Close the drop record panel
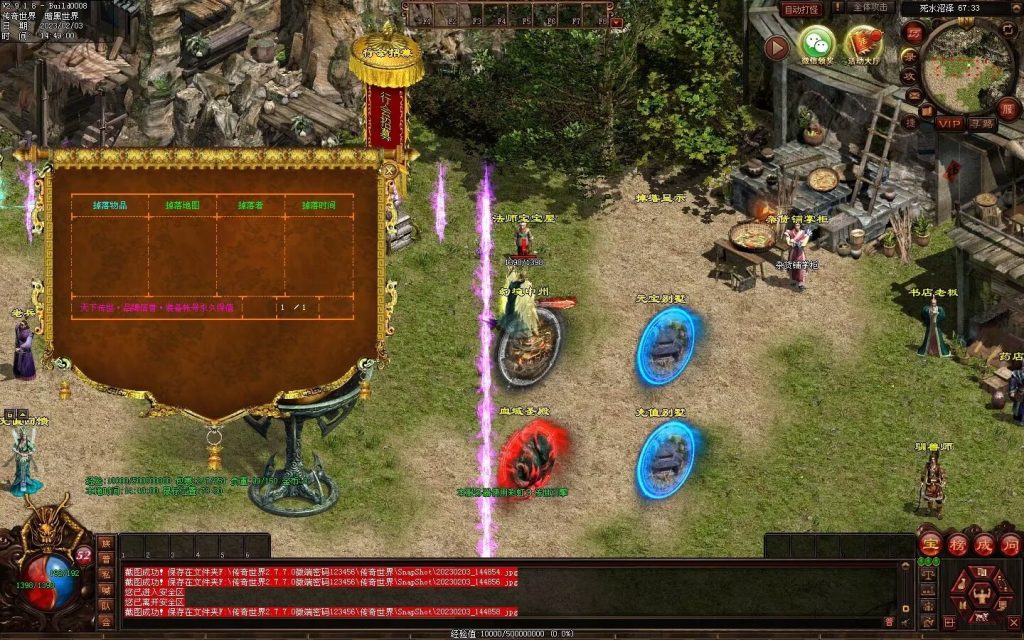This screenshot has width=1024, height=640. point(389,170)
